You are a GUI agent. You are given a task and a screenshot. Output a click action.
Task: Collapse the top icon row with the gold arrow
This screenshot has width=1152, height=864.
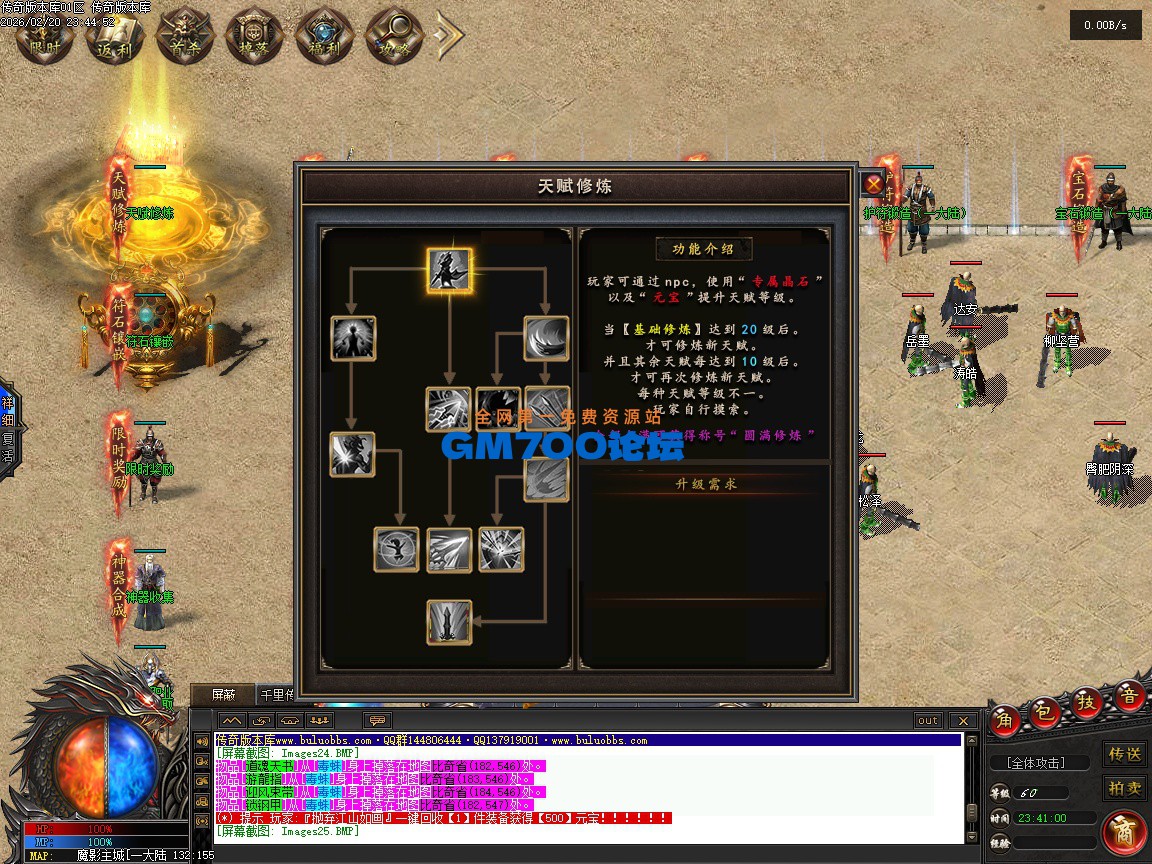(449, 35)
